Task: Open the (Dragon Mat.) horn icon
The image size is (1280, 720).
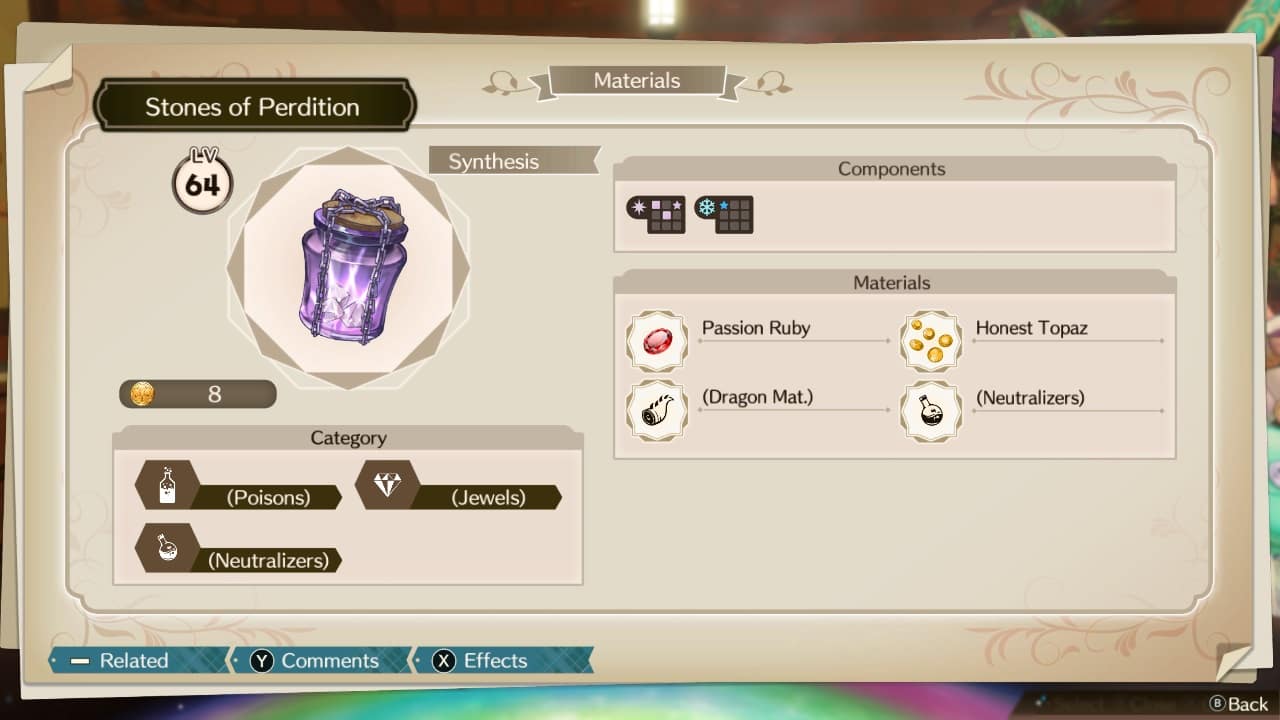Action: coord(657,411)
